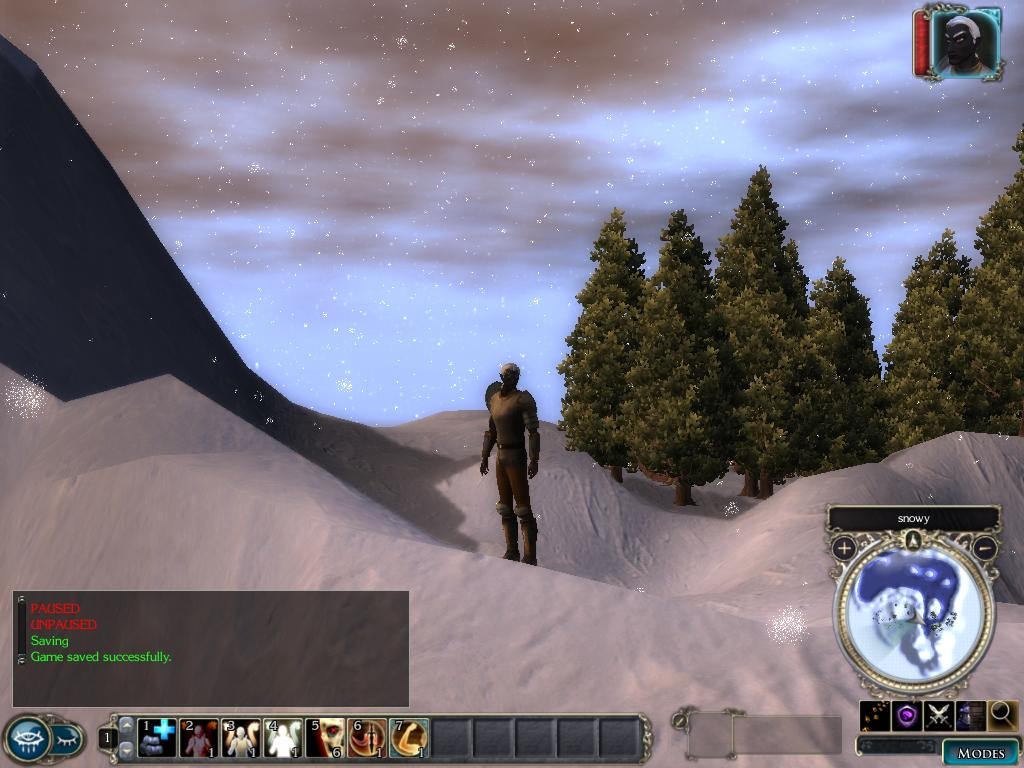The image size is (1024, 768).
Task: Activate the magnifying glass search mode
Action: (1003, 715)
